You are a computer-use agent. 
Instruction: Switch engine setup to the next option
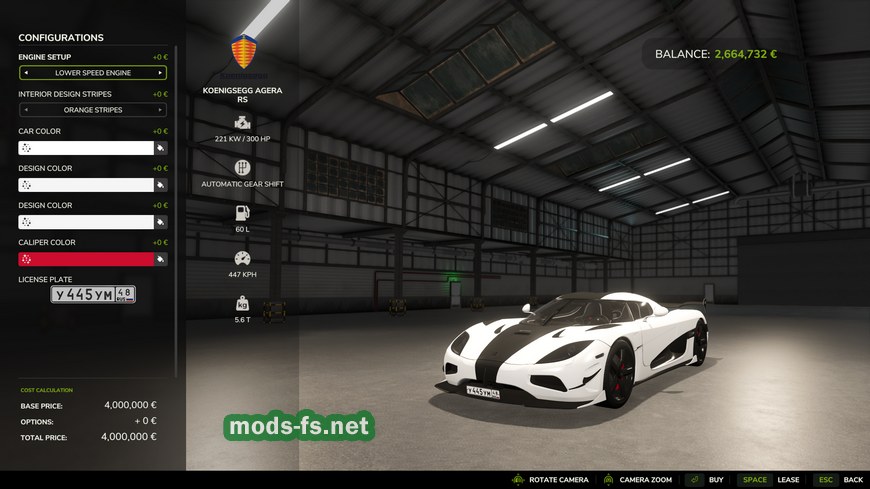click(160, 73)
